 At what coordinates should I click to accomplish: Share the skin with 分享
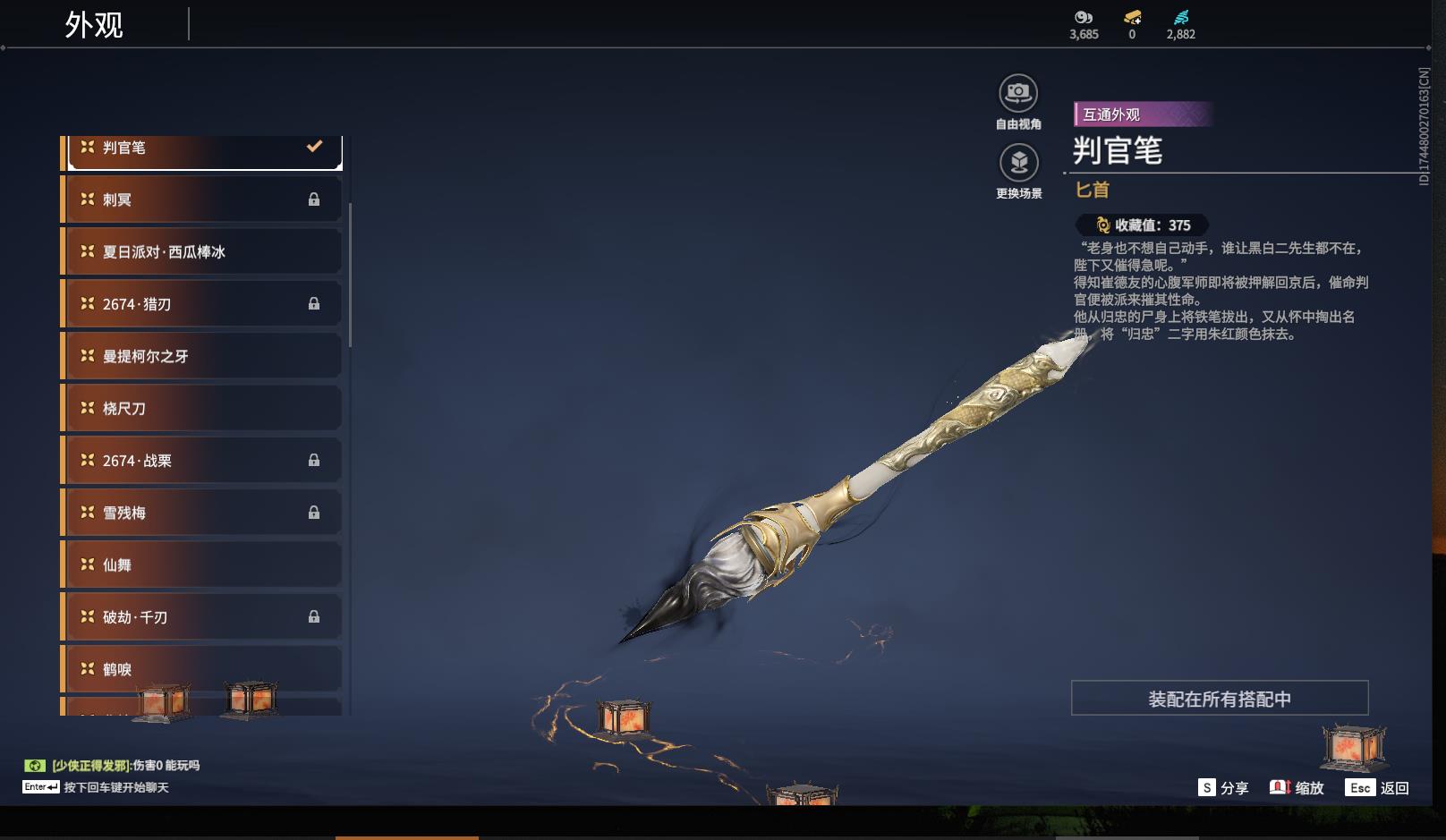1223,788
